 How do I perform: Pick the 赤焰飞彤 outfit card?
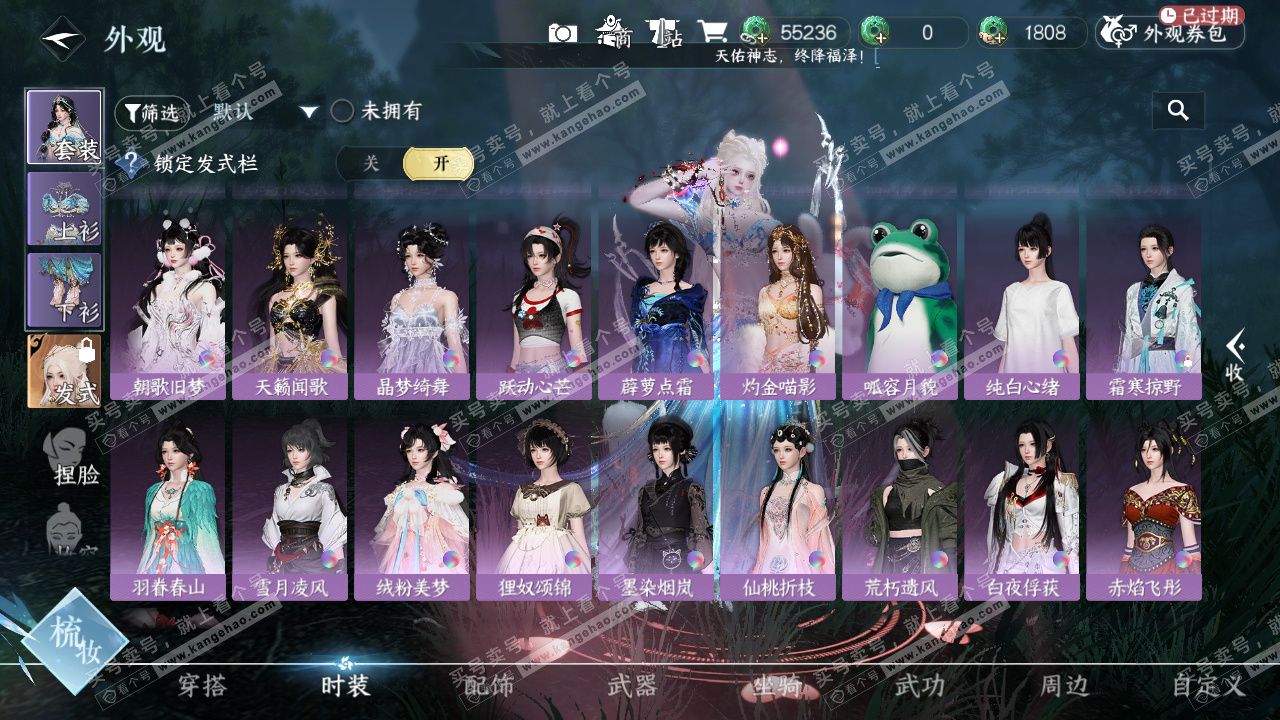(x=1144, y=506)
